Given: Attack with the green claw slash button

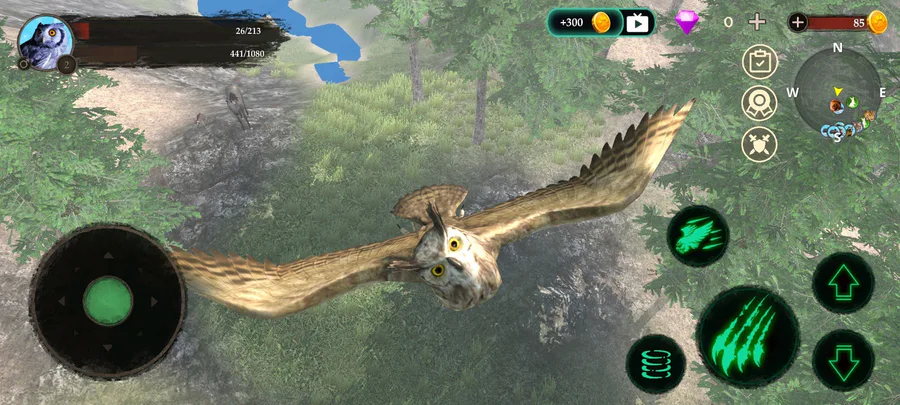Looking at the screenshot, I should (x=747, y=336).
